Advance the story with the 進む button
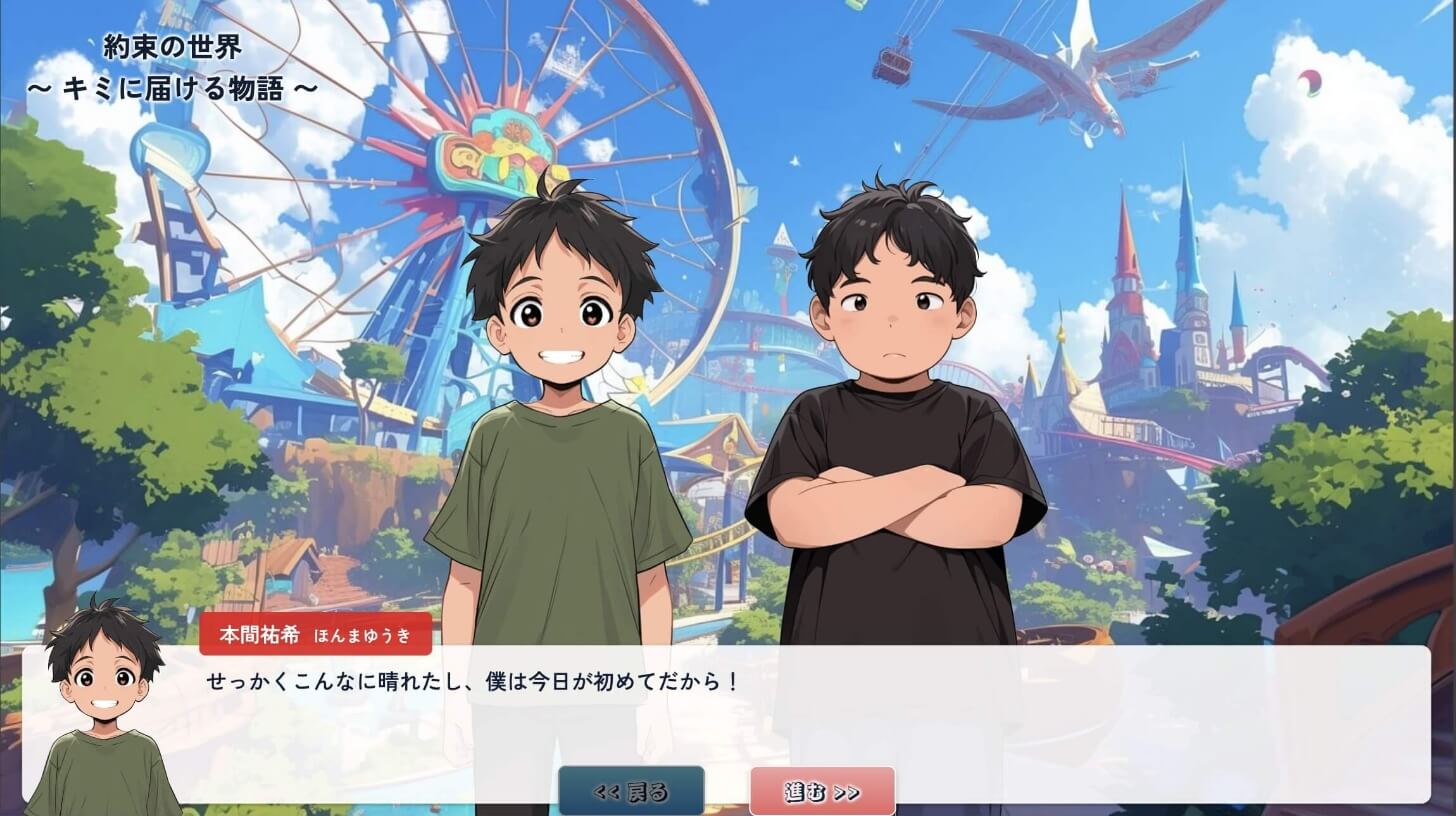The width and height of the screenshot is (1456, 816). pos(822,790)
